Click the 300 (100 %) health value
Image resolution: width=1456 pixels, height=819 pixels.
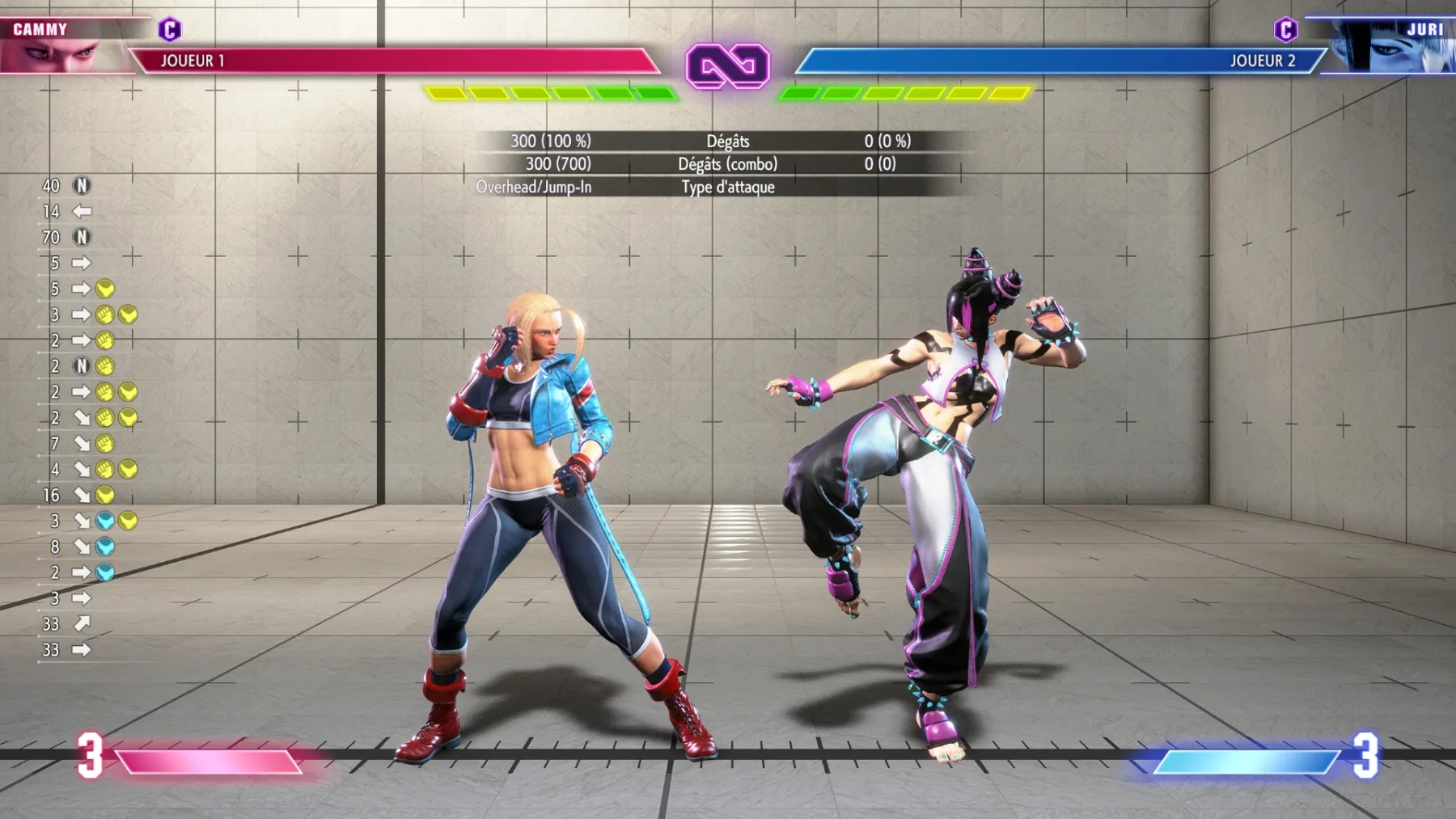[552, 141]
